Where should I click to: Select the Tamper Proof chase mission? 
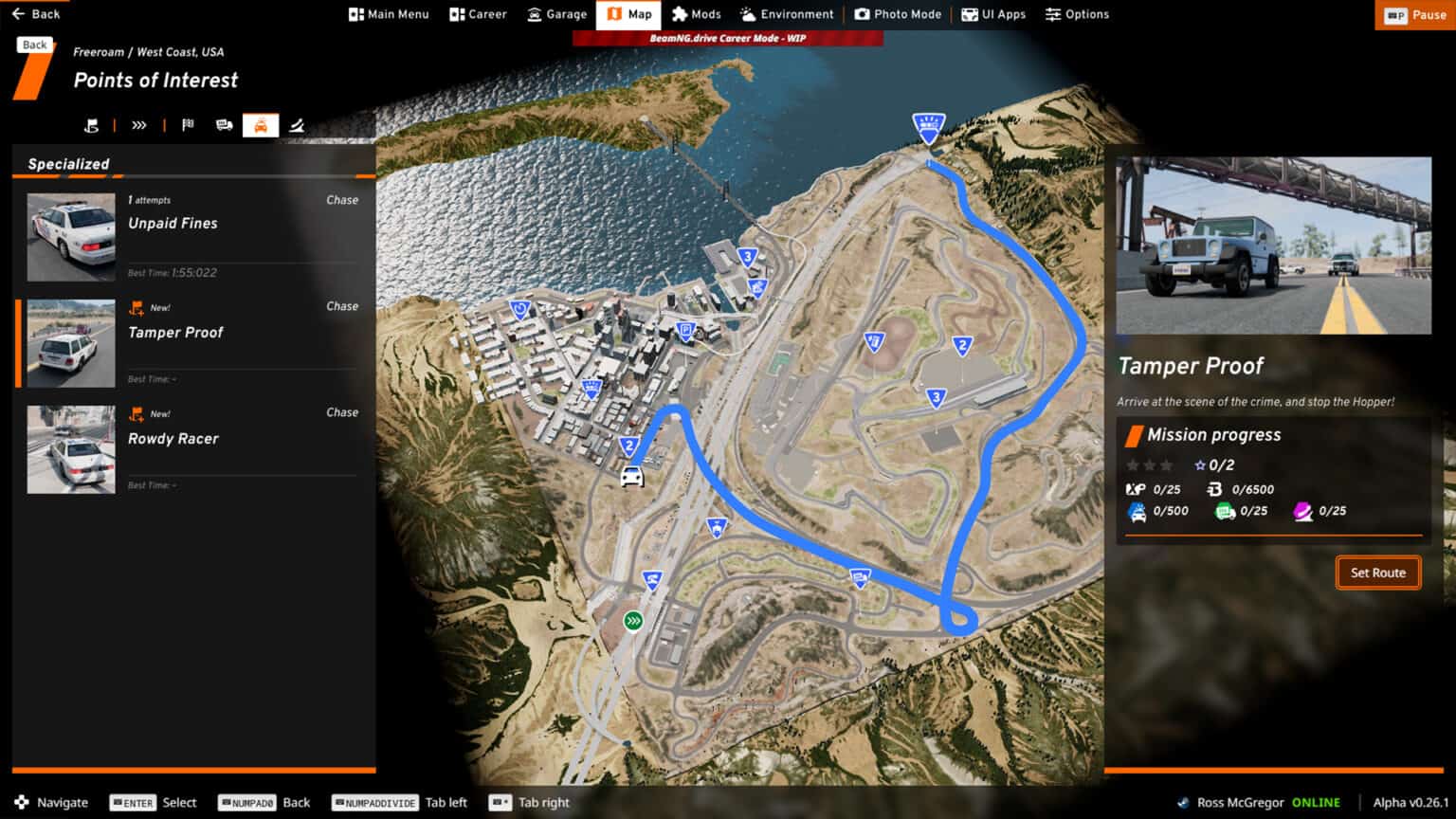tap(190, 342)
